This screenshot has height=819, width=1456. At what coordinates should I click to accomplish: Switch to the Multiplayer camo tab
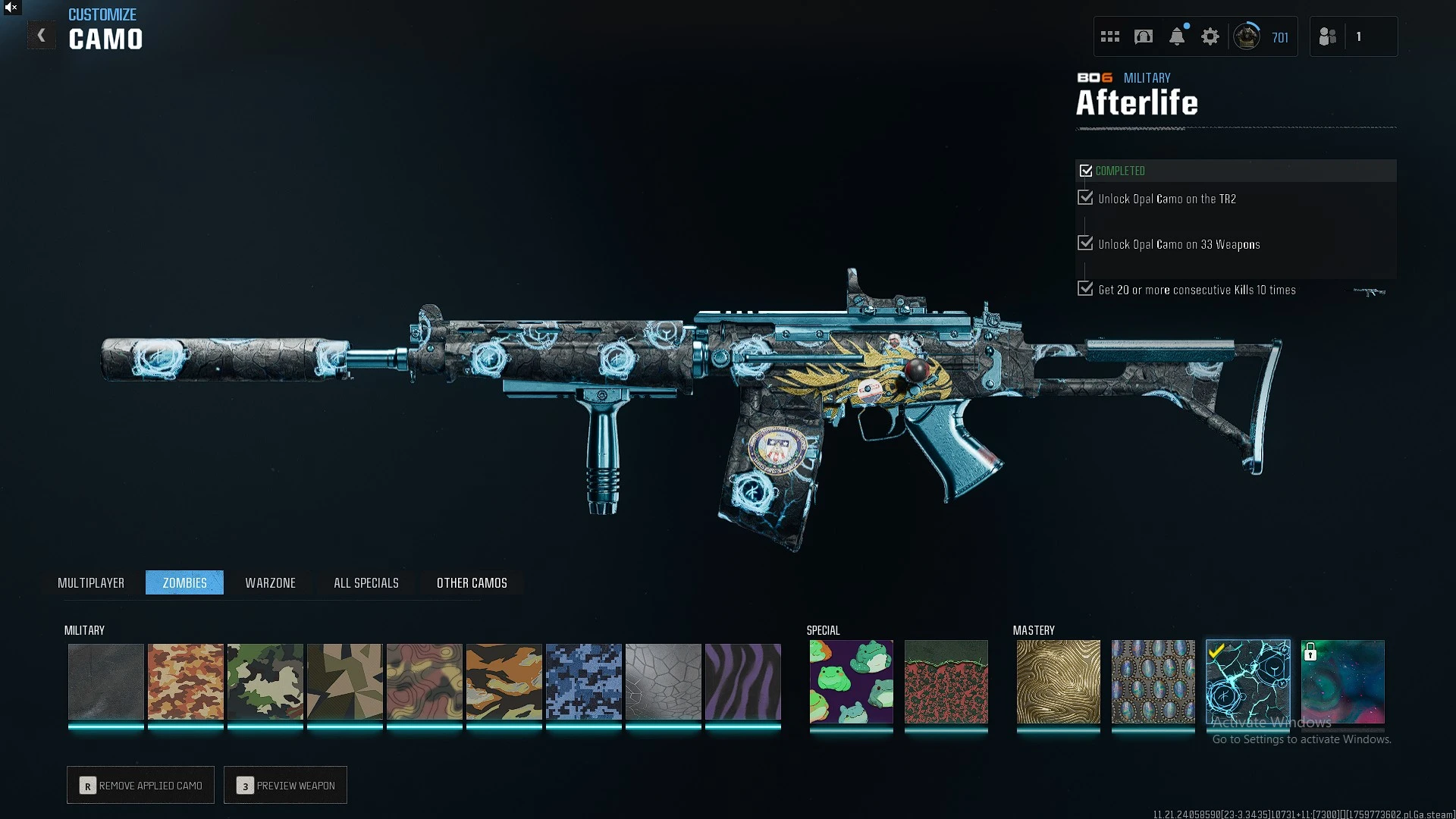pos(91,582)
